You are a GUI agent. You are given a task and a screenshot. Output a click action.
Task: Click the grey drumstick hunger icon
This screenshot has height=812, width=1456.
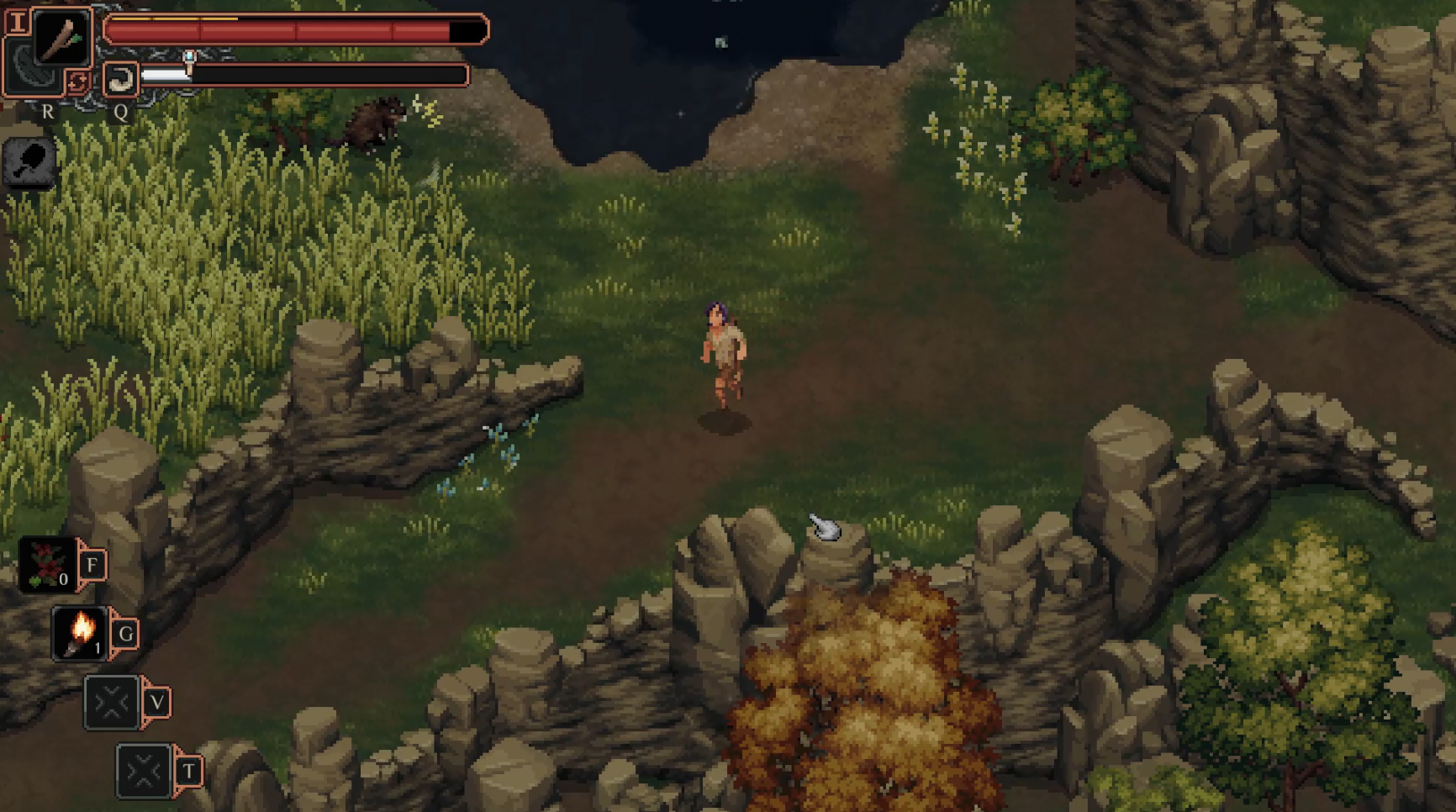pos(29,161)
